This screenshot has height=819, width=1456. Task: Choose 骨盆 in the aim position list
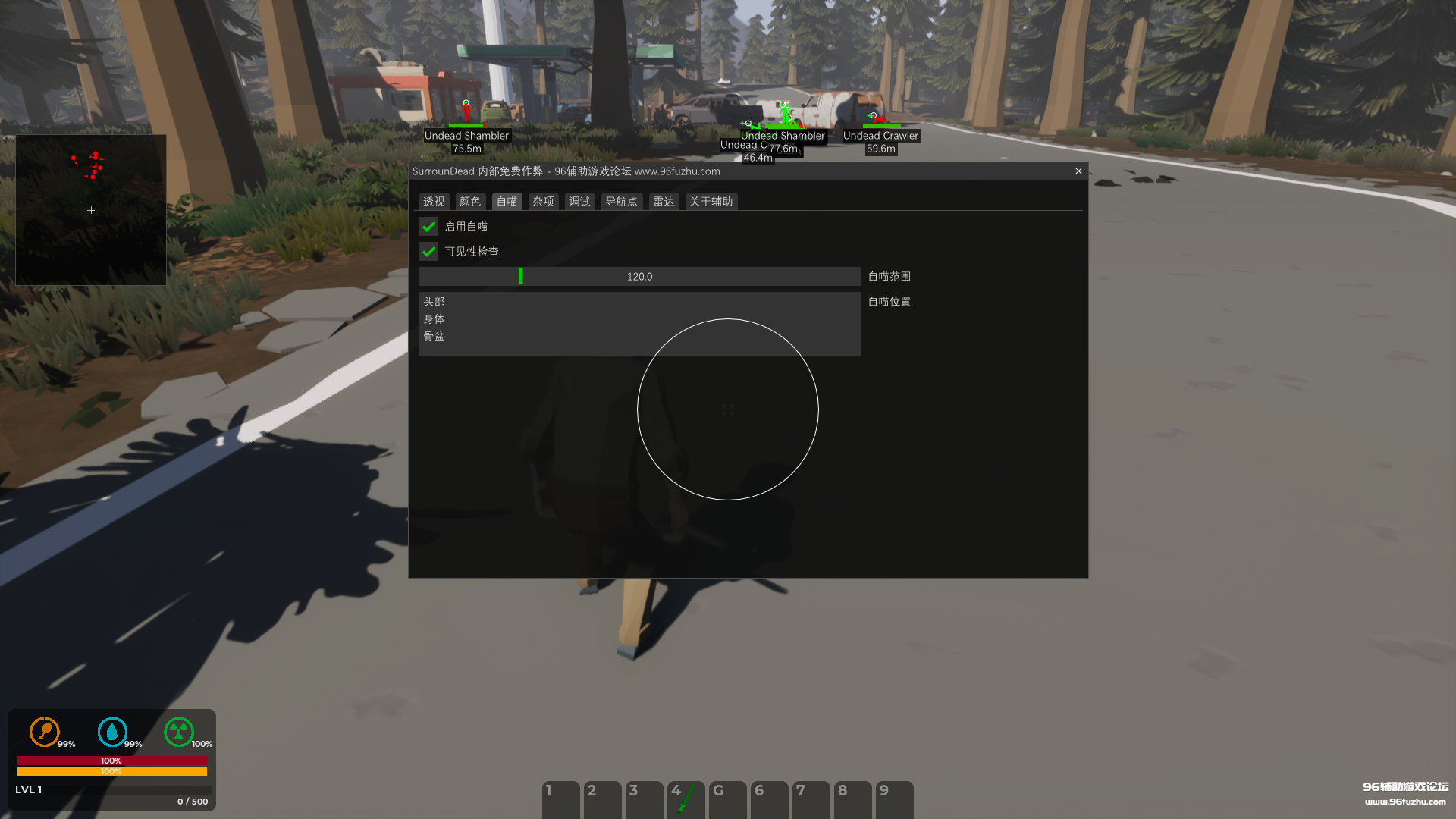click(x=435, y=336)
